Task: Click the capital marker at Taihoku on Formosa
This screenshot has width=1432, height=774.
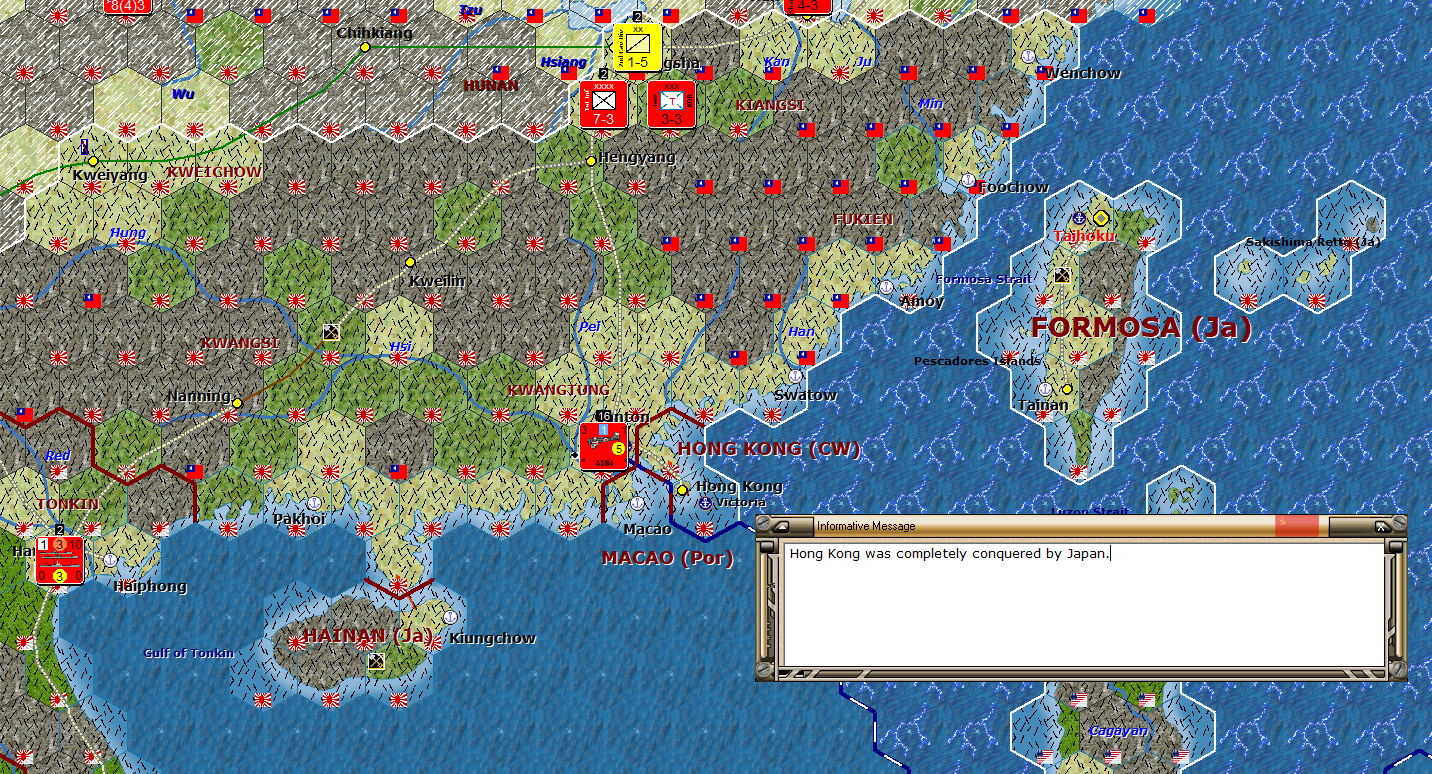Action: 1100,217
